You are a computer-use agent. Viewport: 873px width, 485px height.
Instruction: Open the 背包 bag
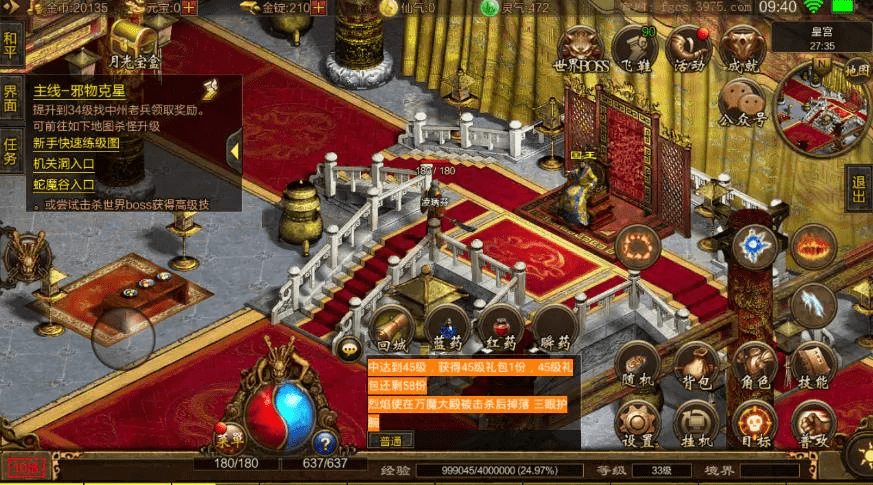(x=696, y=365)
